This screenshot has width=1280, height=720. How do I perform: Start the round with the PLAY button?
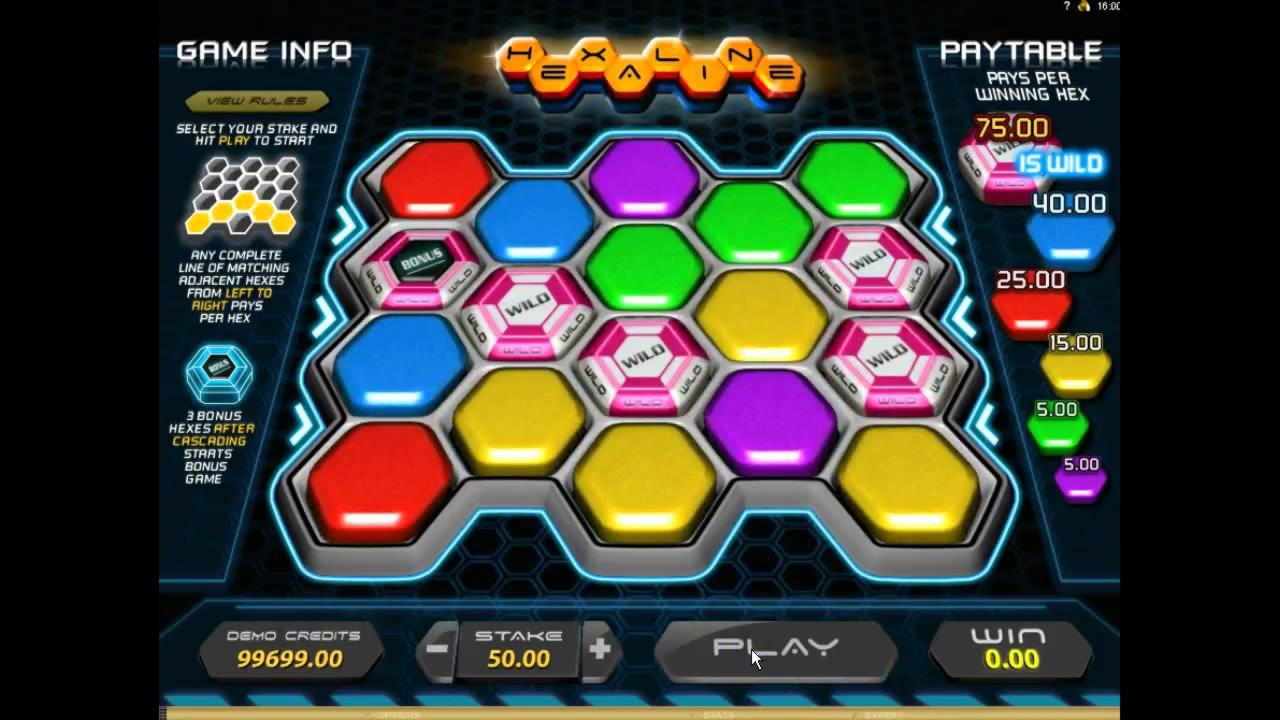(x=775, y=649)
